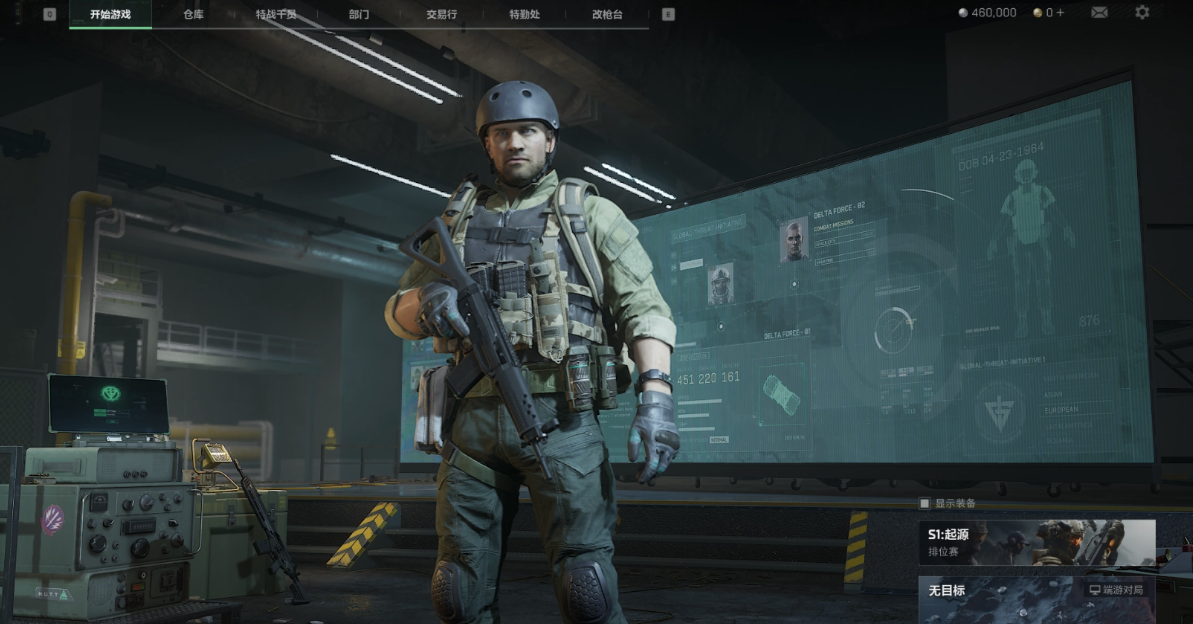Switch to the 特勤处 tab
This screenshot has height=624, width=1193.
524,14
